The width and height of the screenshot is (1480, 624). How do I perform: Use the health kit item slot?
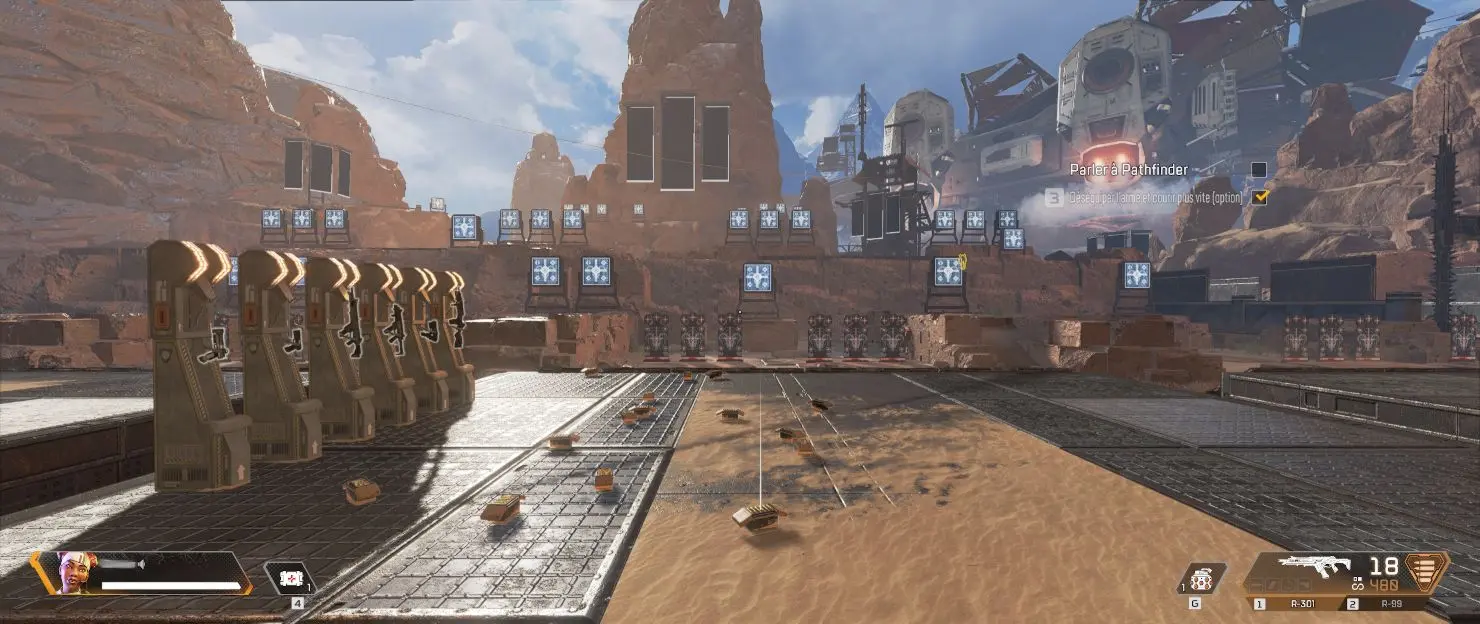[x=291, y=578]
